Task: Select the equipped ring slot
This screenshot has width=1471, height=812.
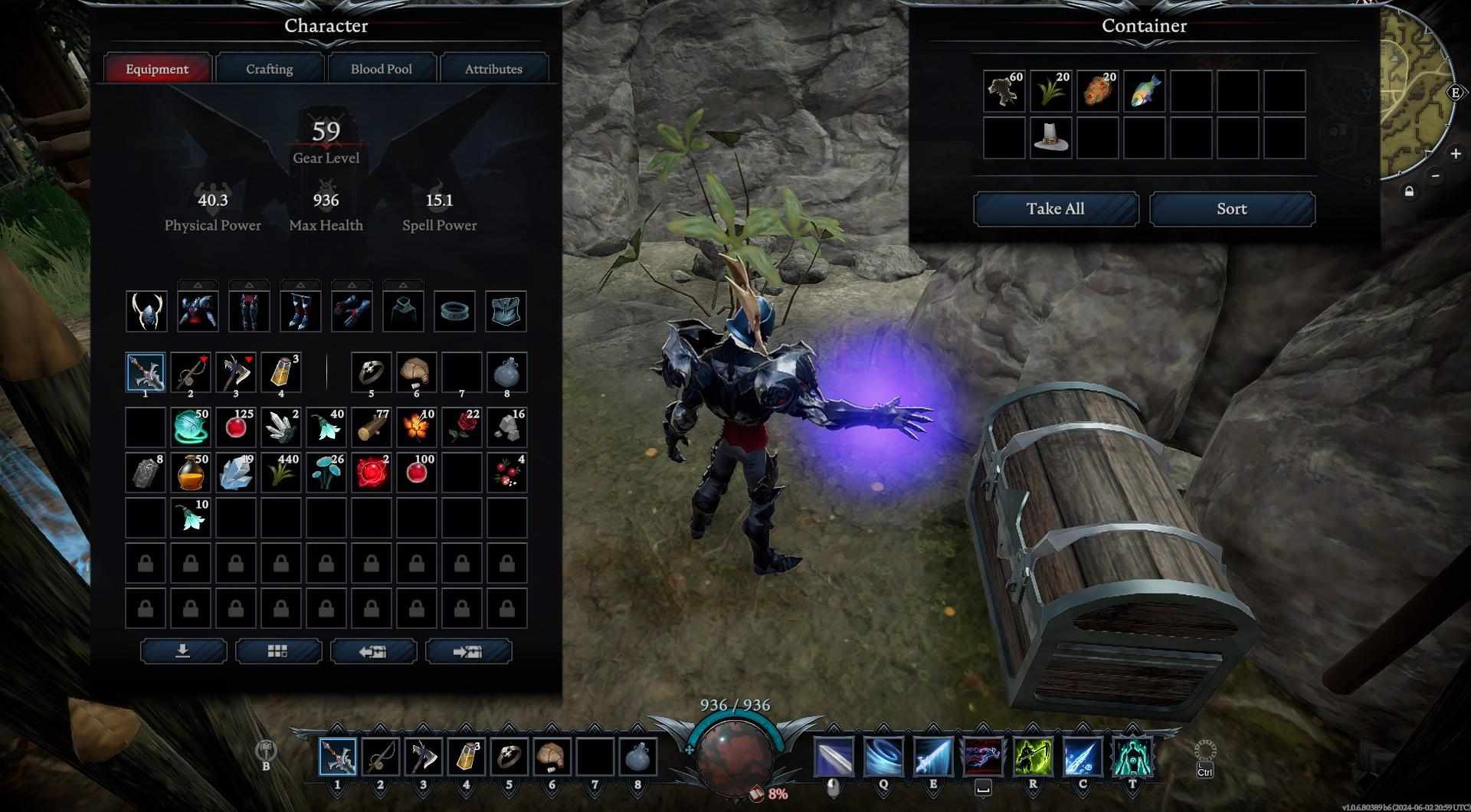Action: pos(454,312)
